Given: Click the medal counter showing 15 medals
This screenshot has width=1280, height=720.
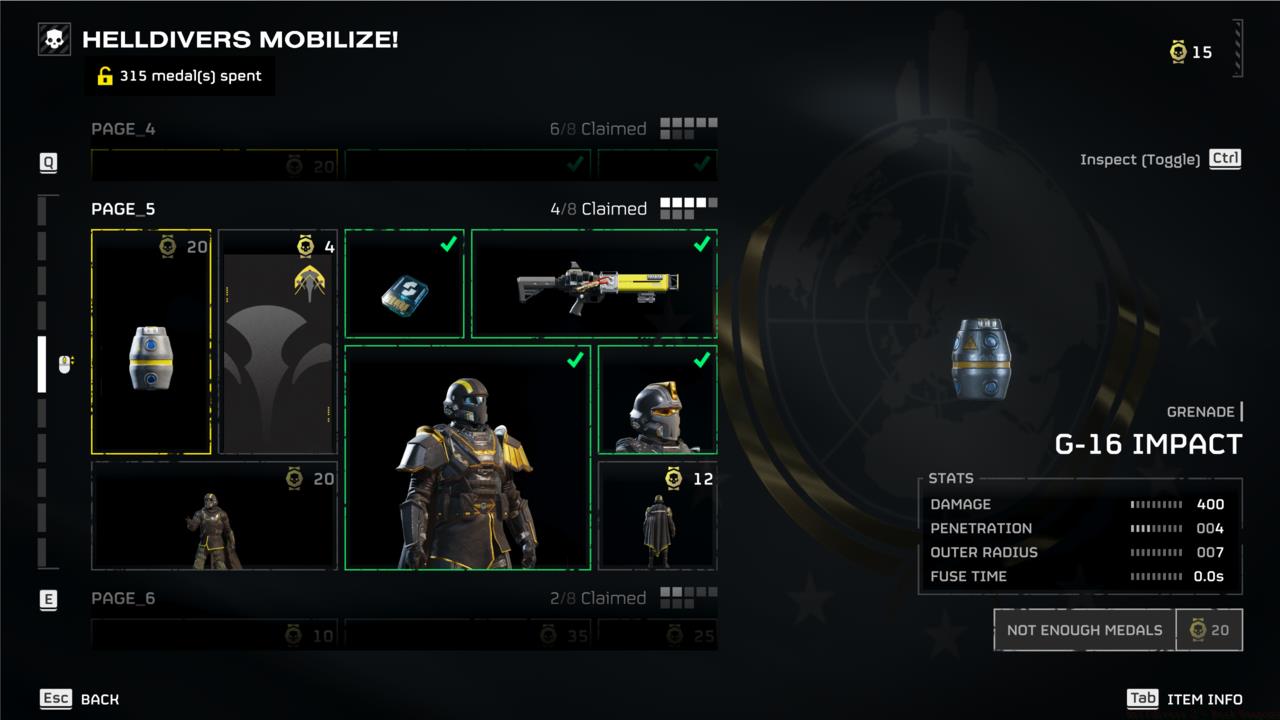Looking at the screenshot, I should pos(1190,52).
